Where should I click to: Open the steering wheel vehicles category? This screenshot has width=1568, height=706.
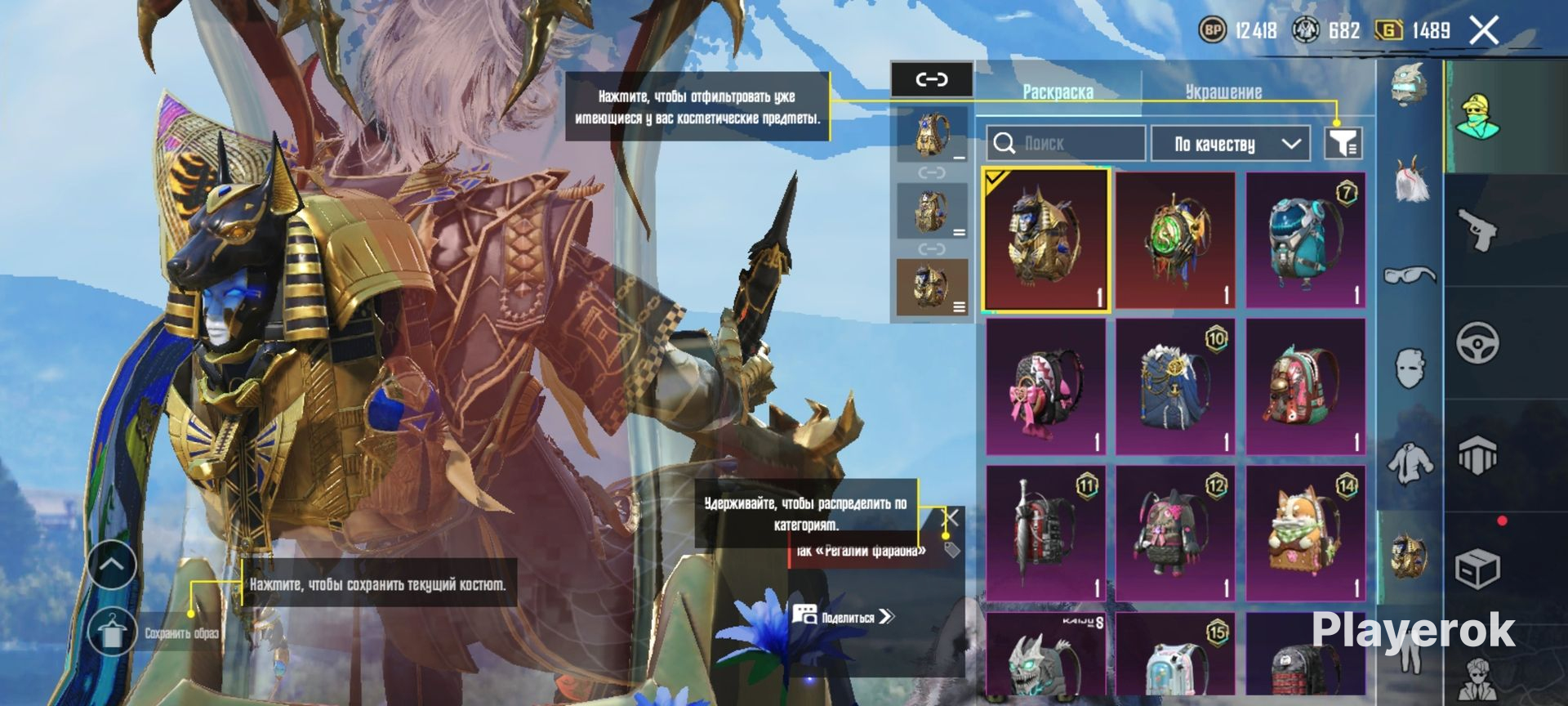click(1477, 342)
